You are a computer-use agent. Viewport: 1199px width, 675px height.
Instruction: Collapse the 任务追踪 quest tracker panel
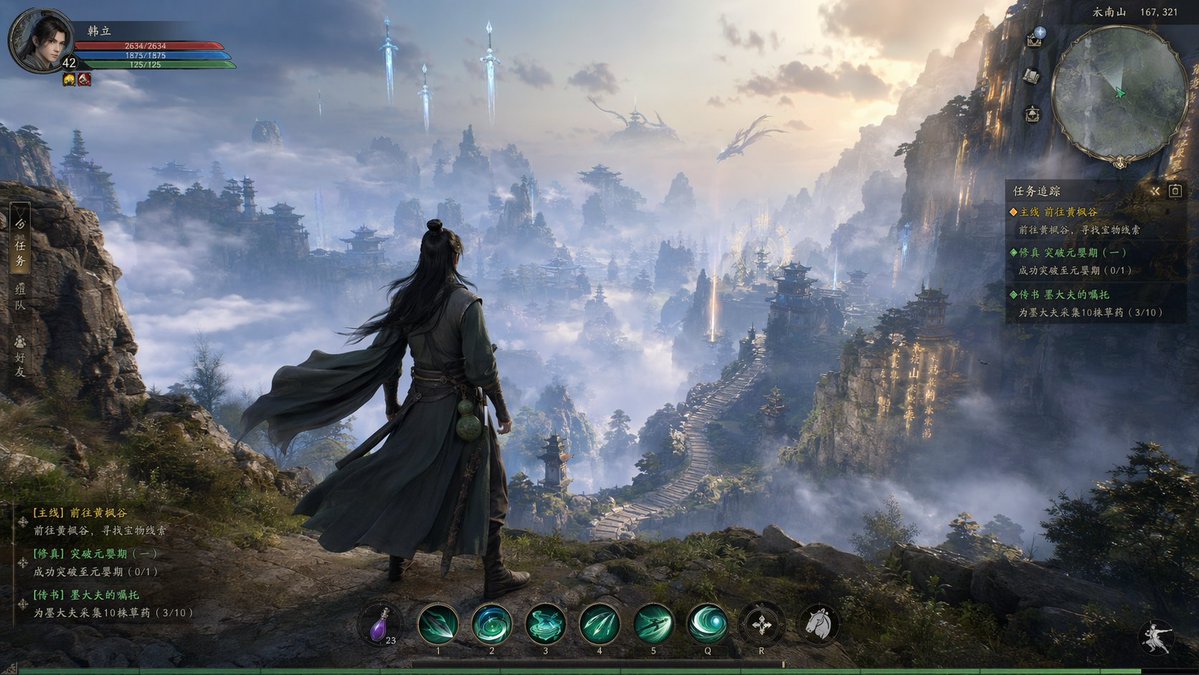point(1155,190)
